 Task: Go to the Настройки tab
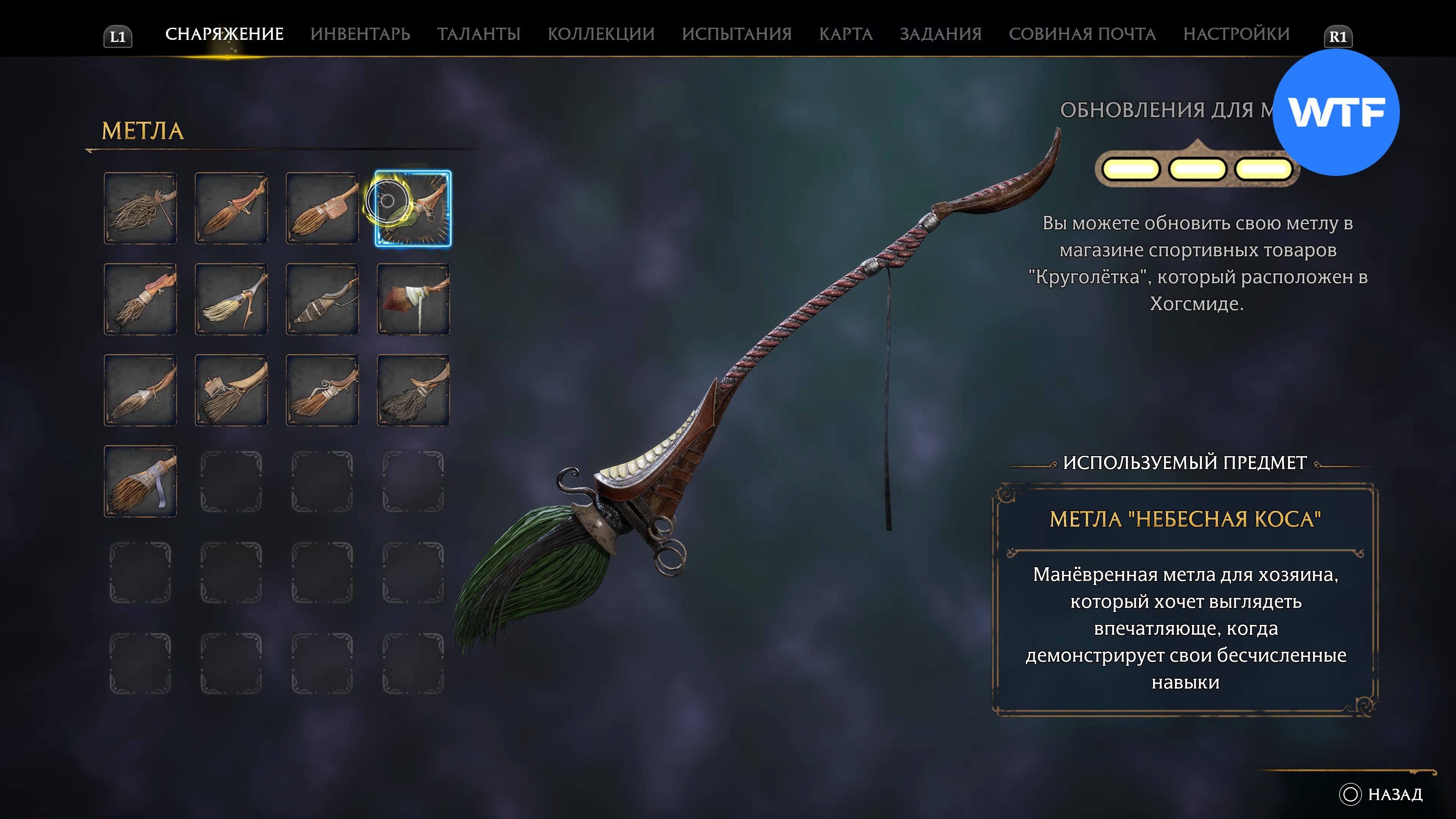(x=1236, y=34)
